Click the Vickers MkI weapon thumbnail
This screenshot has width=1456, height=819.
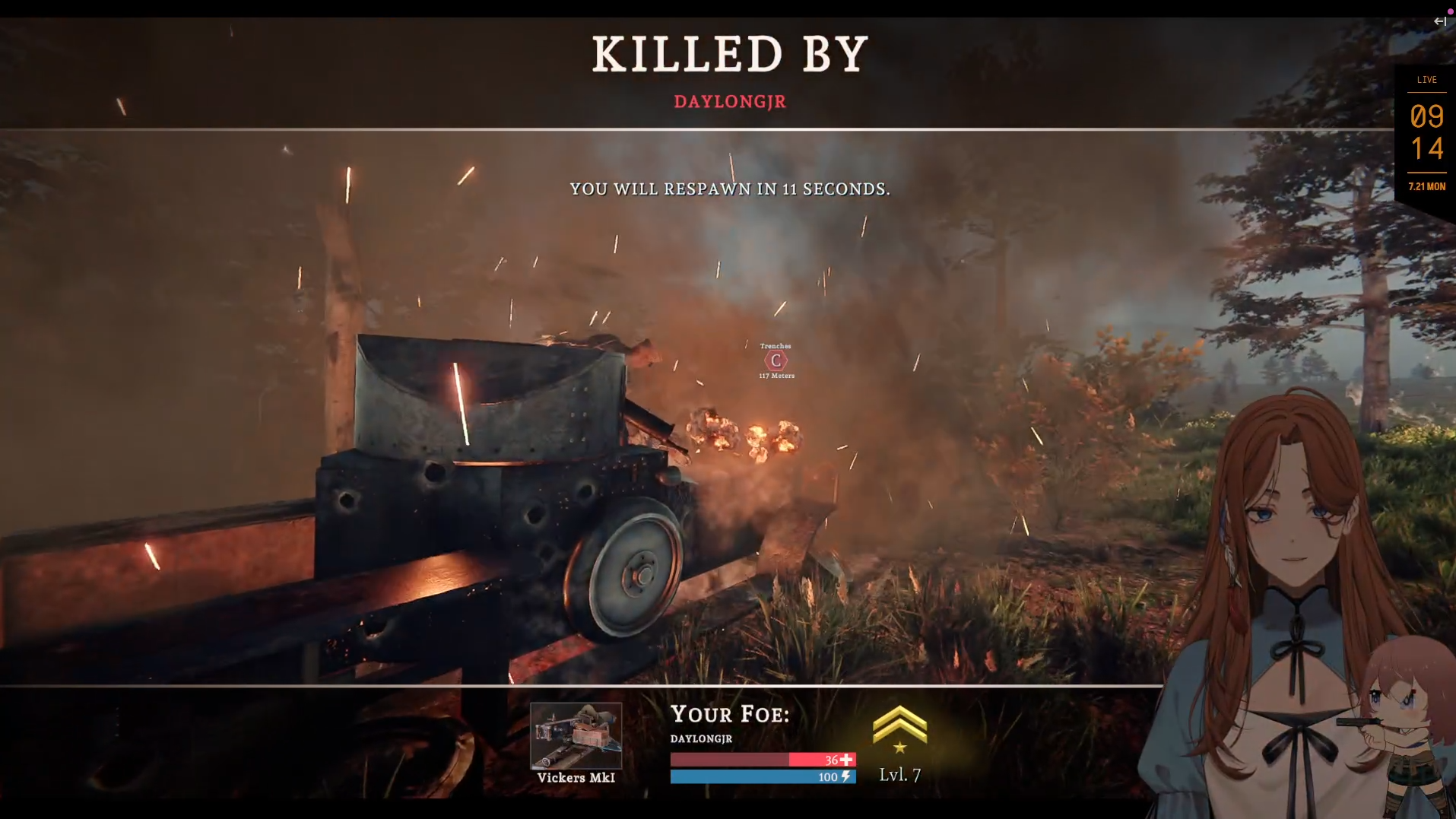click(576, 735)
